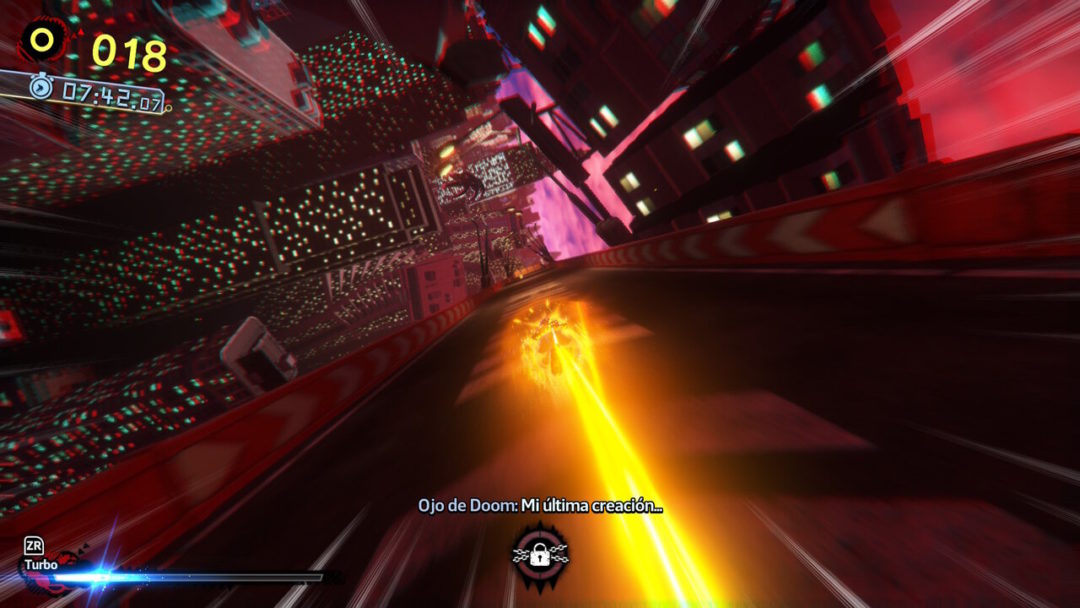Select the locked Doom power icon
This screenshot has width=1080, height=608.
[540, 553]
